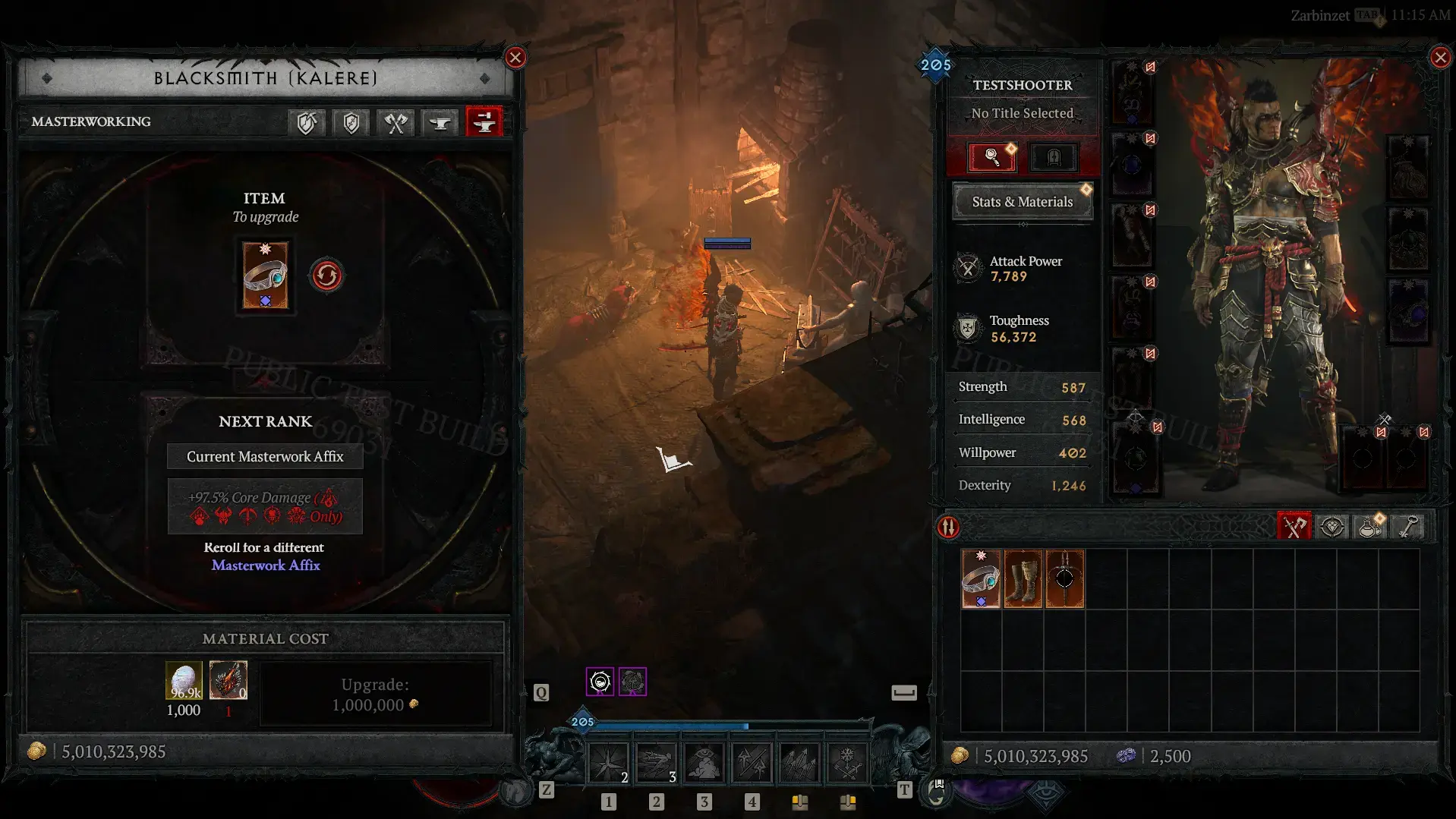Close the Blacksmith window
1456x819 pixels.
[515, 58]
